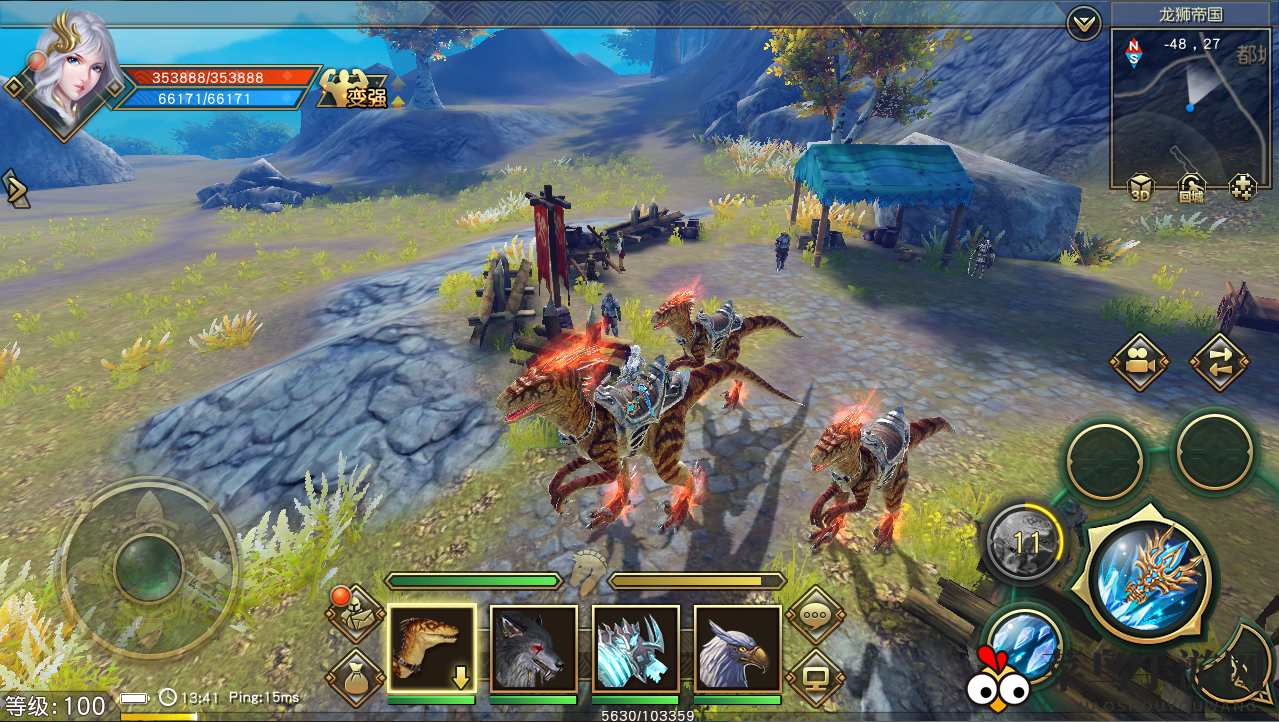Collapse the top bar with the down arrow

(1084, 22)
